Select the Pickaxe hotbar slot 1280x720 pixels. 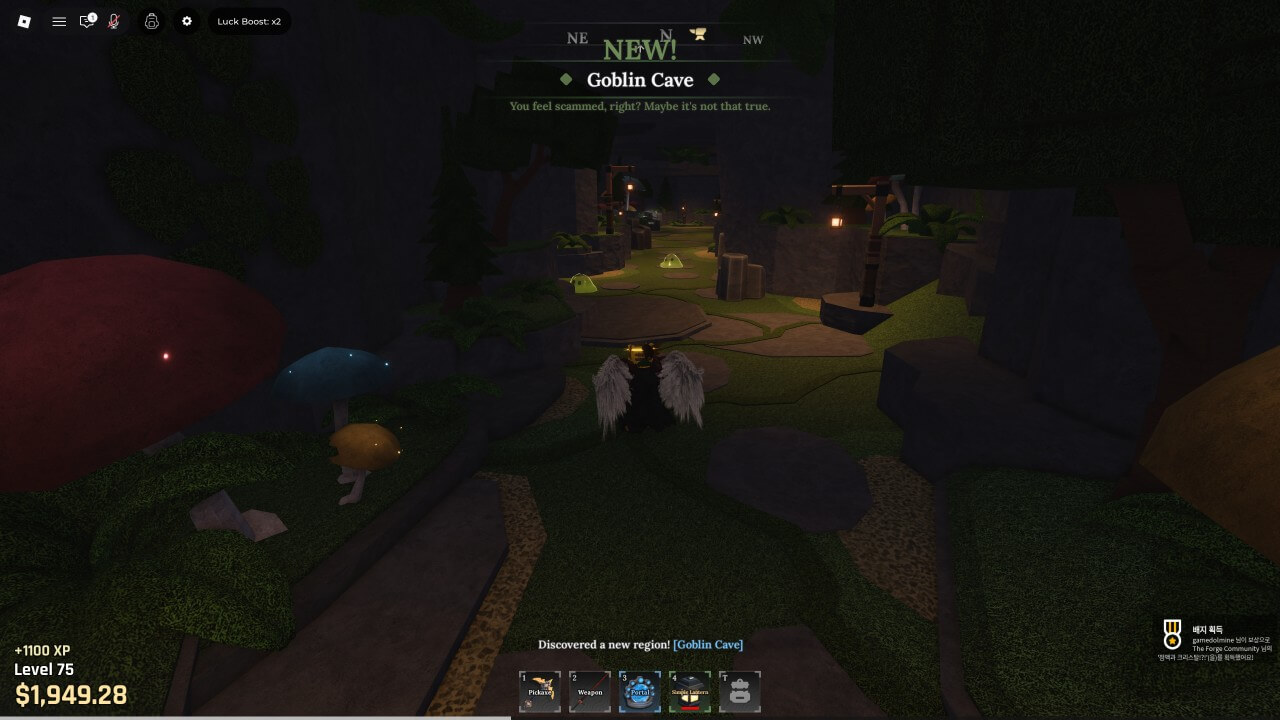pos(540,692)
